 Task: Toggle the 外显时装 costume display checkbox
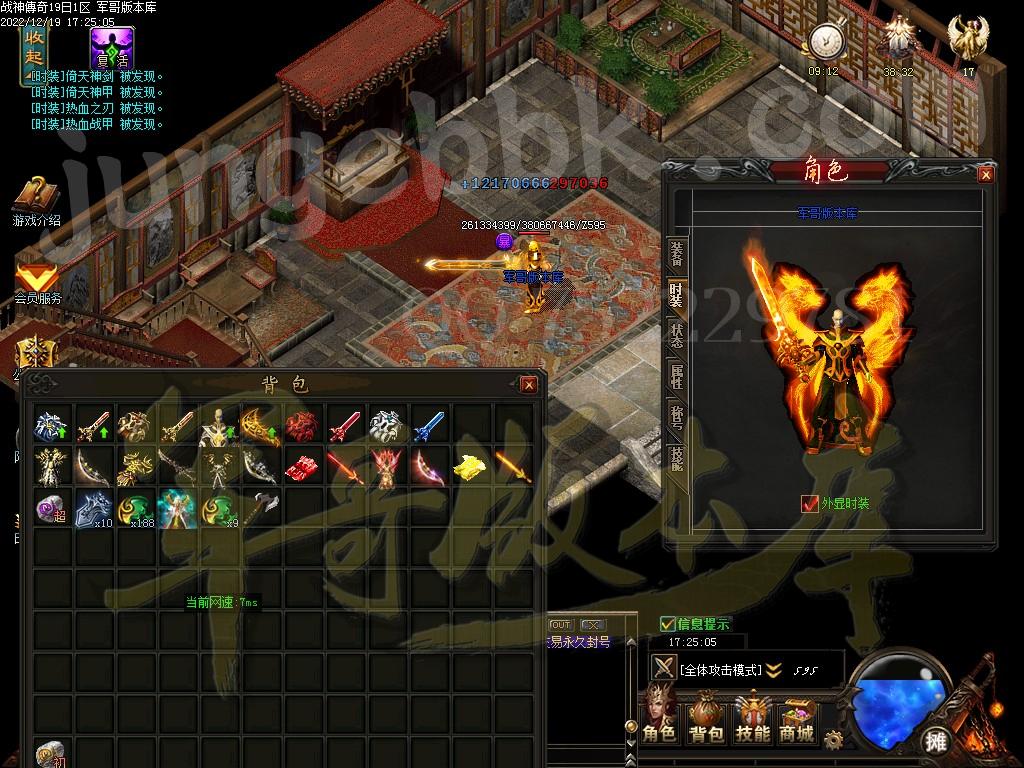810,504
